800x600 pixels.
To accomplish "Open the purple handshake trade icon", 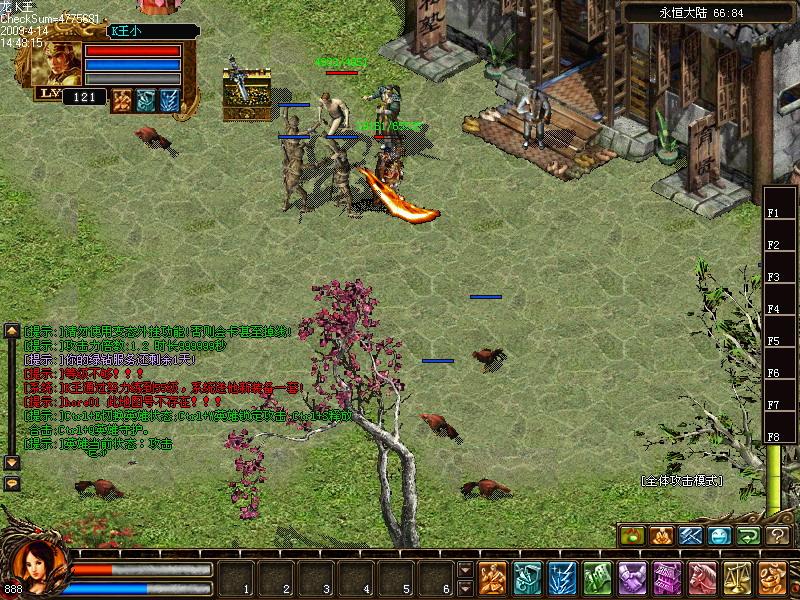I will 632,578.
